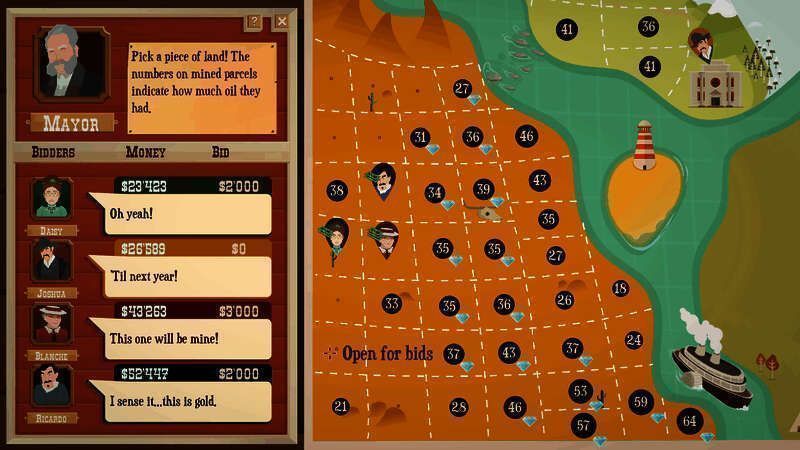Click Ricardo's bidder portrait

tap(49, 386)
